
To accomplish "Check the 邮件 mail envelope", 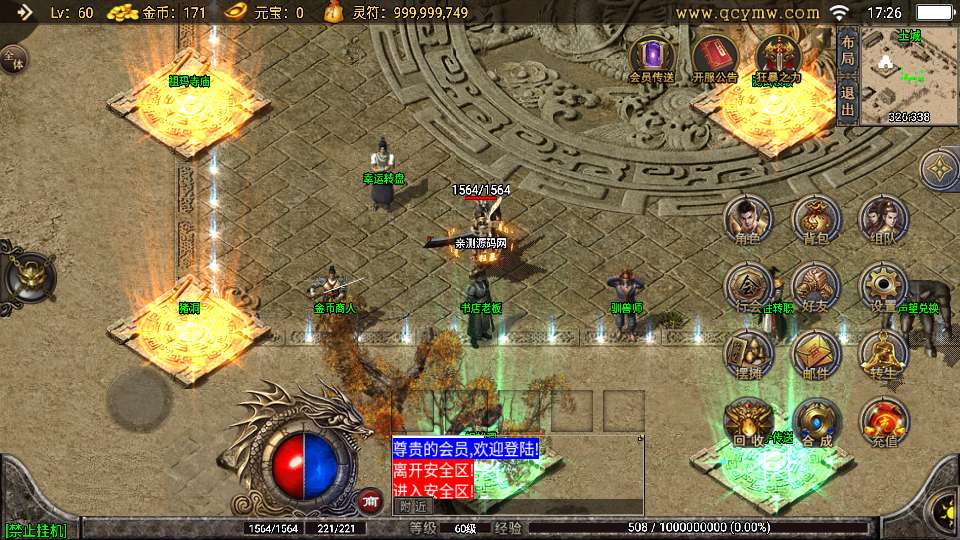I will click(816, 354).
